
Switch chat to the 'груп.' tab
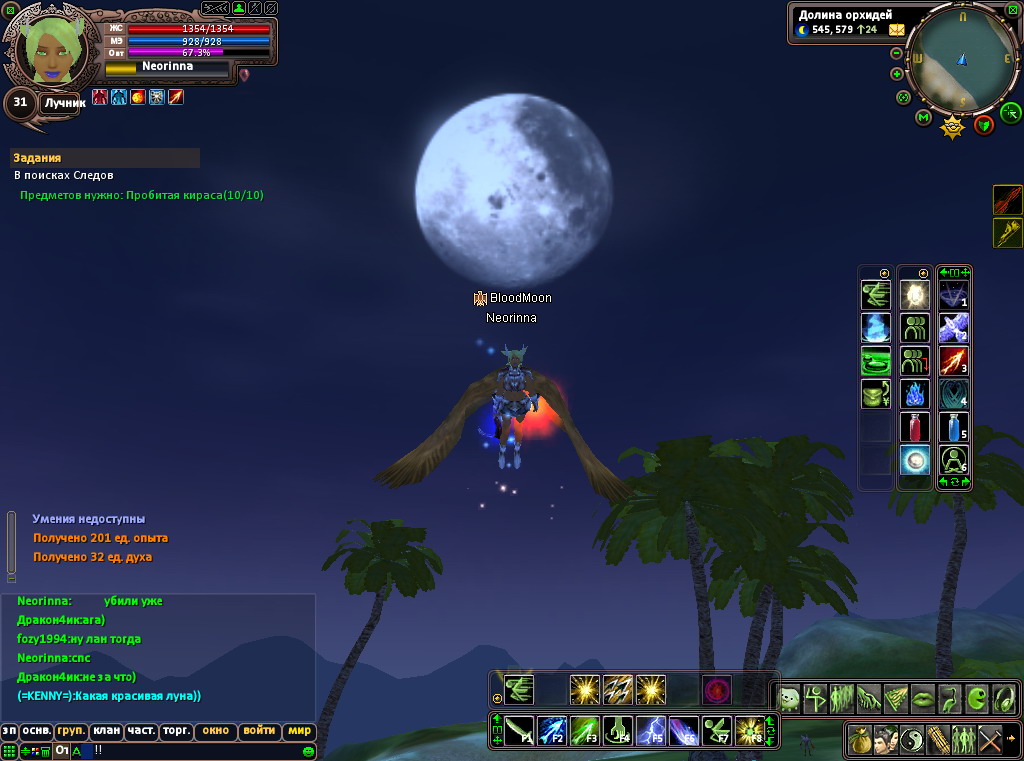[71, 731]
